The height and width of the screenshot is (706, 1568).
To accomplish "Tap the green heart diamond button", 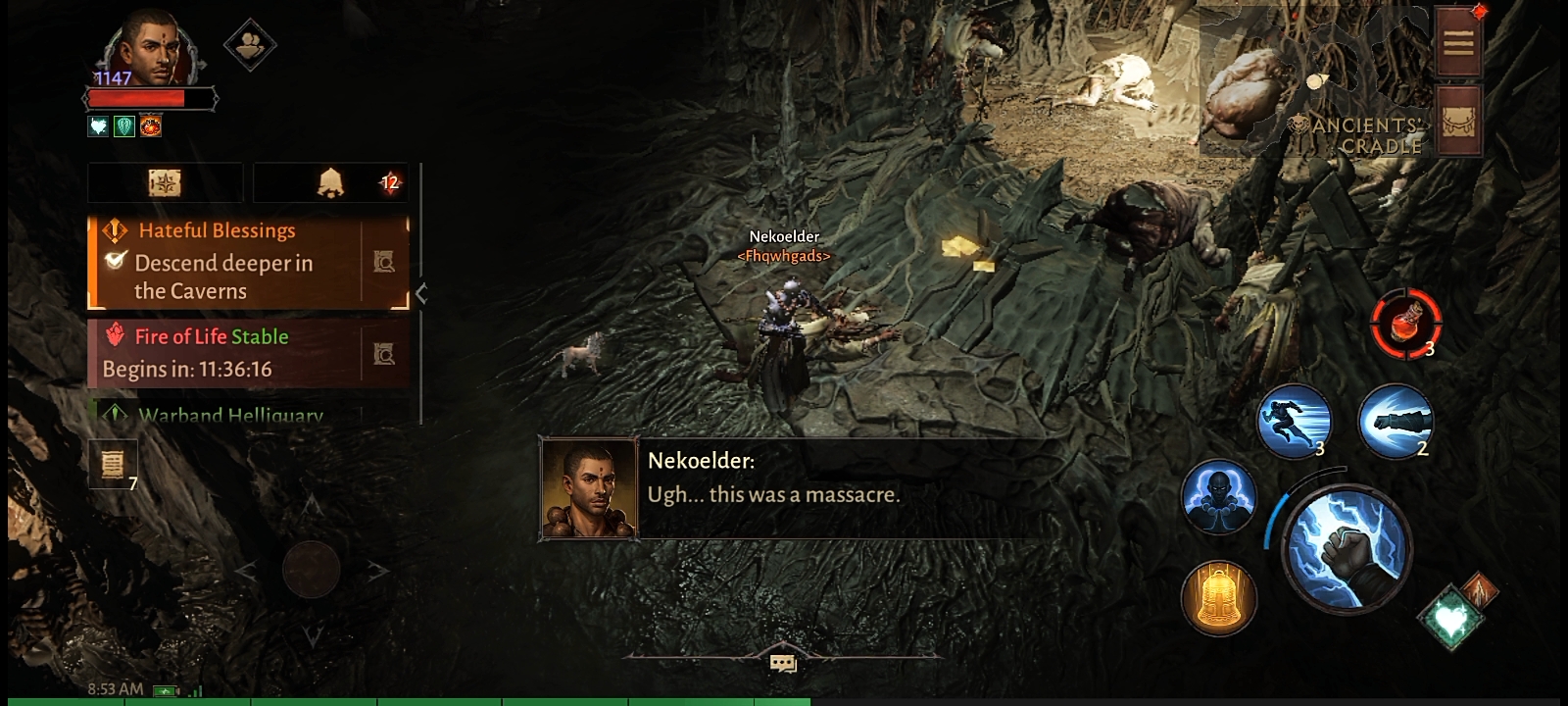I will [1449, 616].
